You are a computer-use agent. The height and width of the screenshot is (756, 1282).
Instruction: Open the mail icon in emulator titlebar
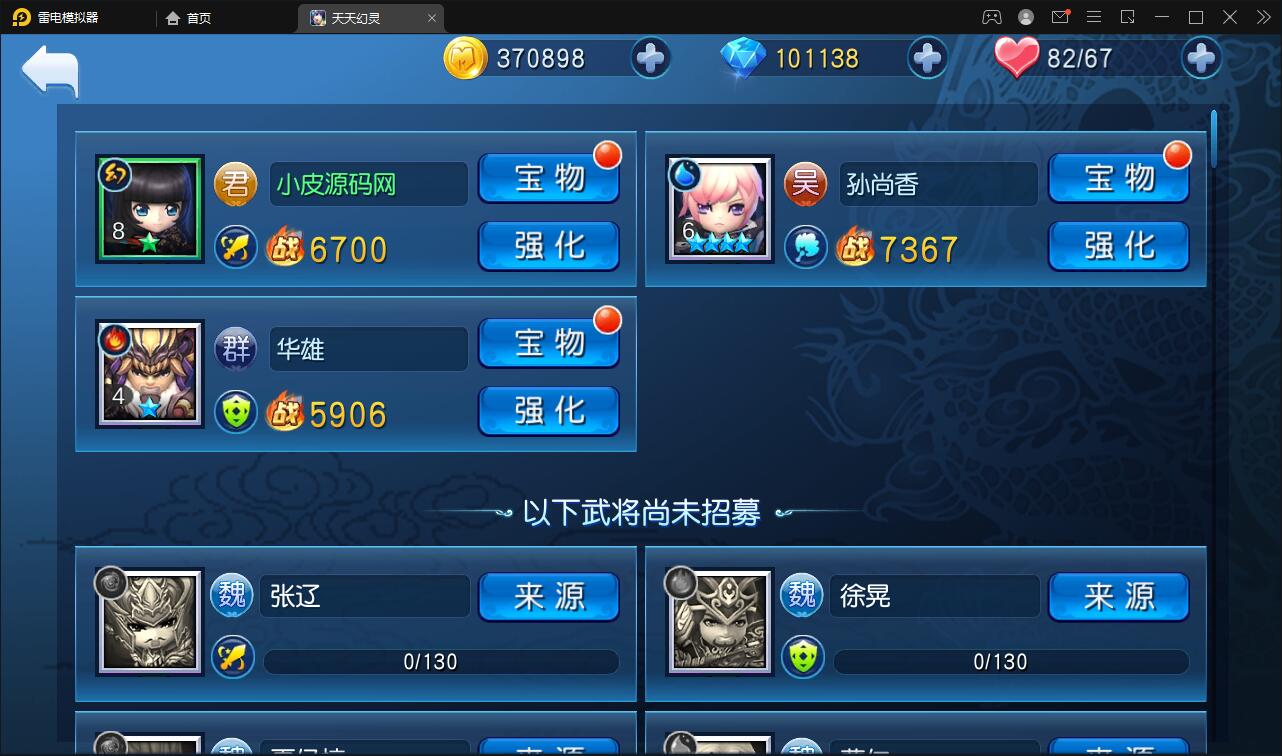[x=1060, y=16]
